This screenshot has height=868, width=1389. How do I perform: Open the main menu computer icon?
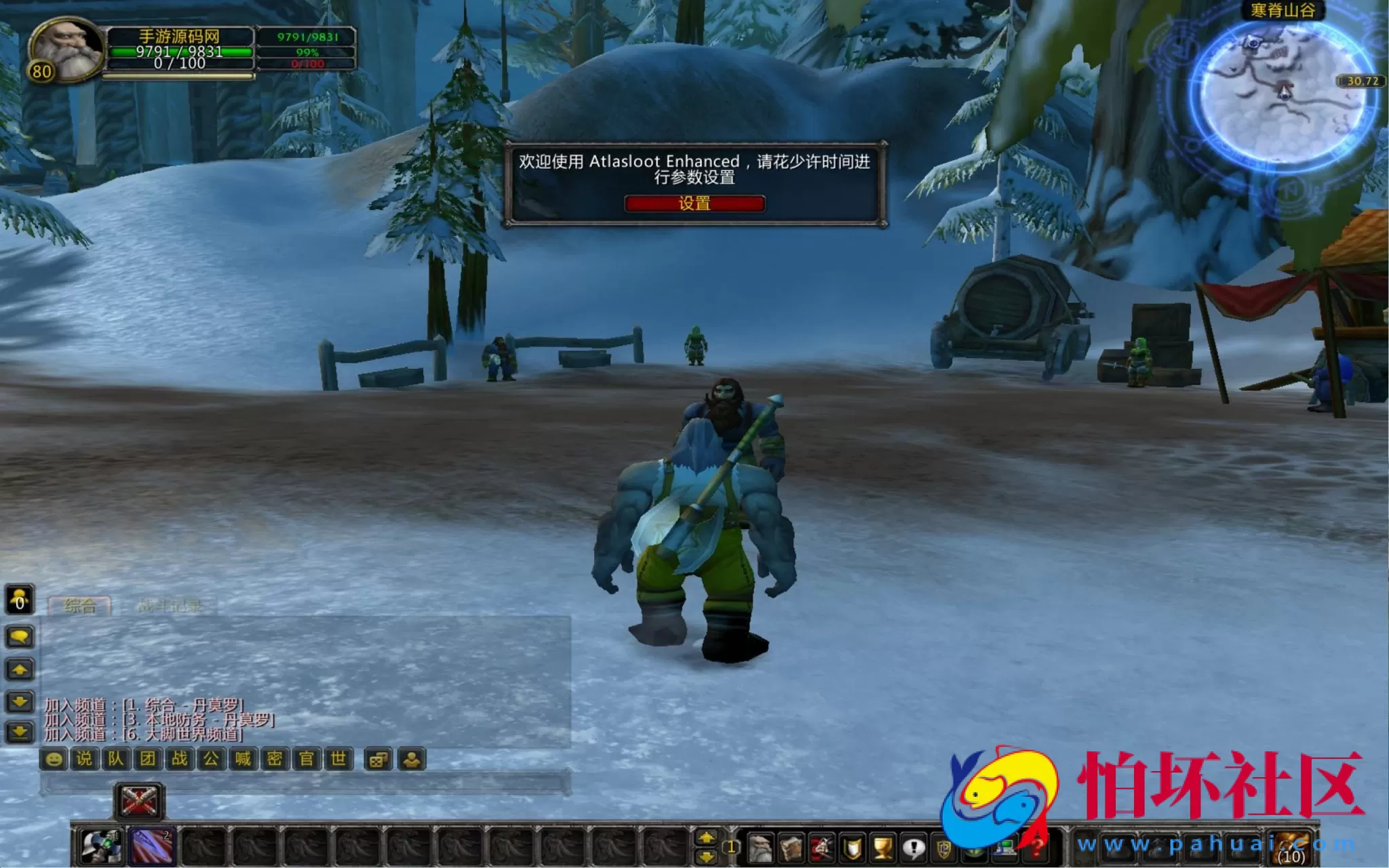[x=1006, y=846]
